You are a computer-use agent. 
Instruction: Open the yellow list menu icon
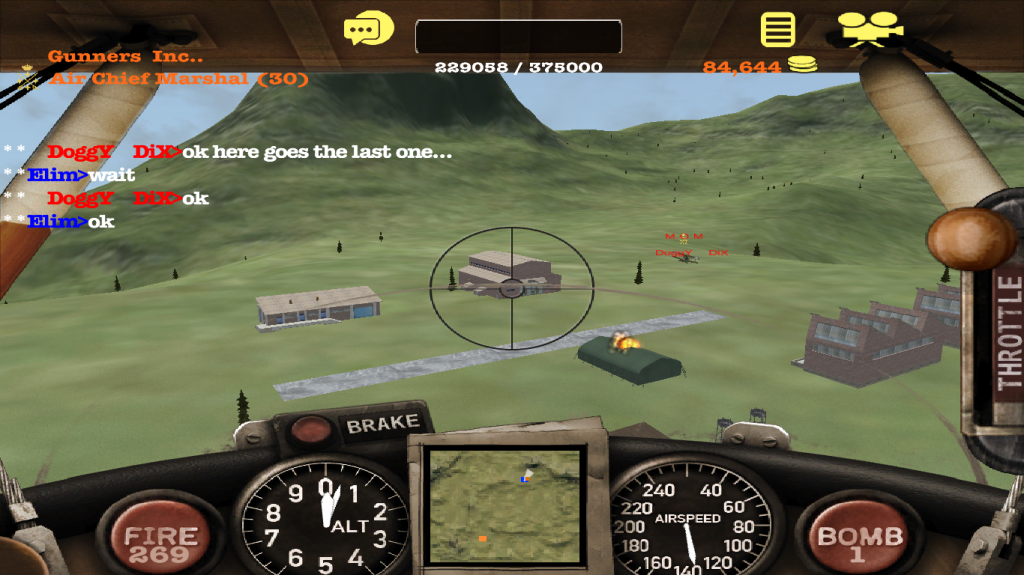(x=777, y=29)
